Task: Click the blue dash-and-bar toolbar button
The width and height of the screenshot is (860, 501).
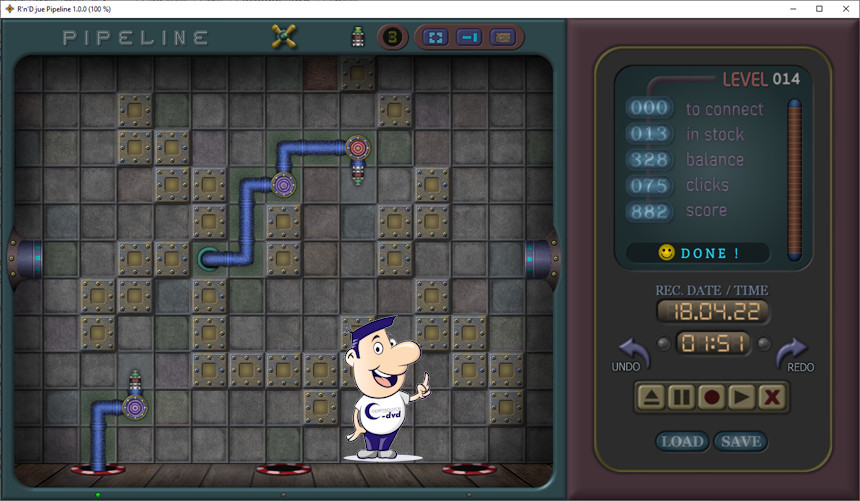Action: pos(468,38)
